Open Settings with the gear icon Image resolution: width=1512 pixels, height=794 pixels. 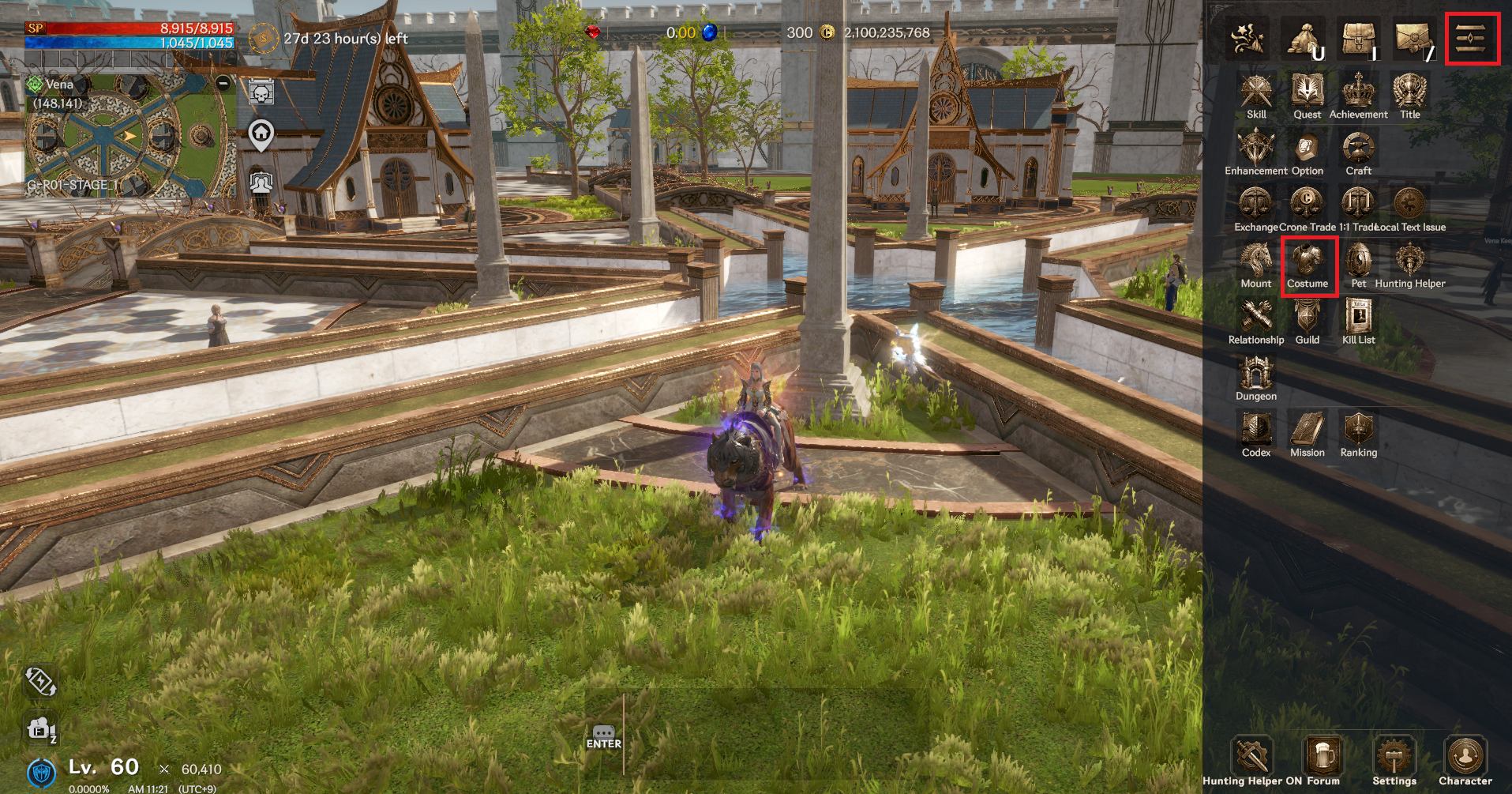click(x=1394, y=757)
